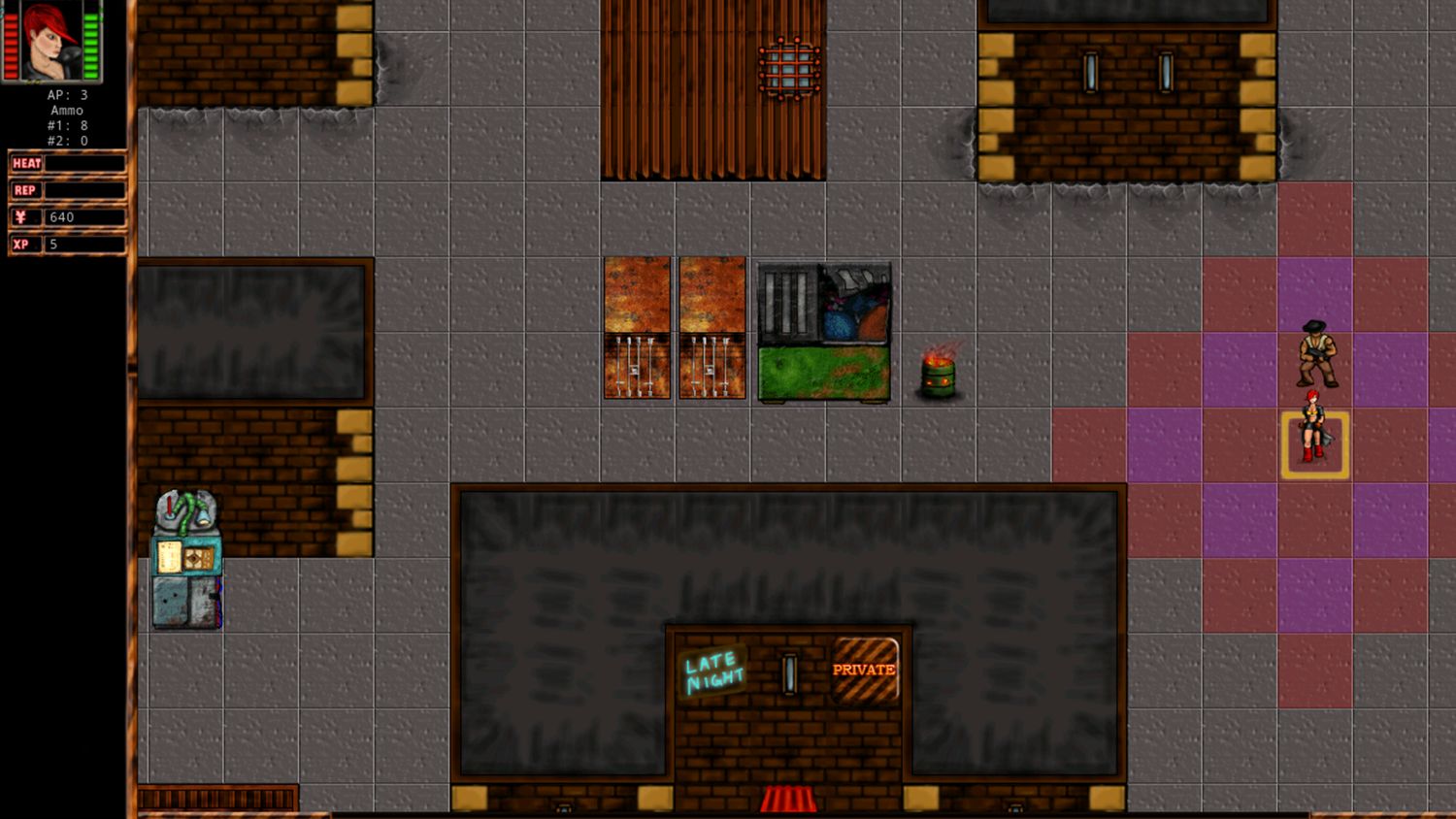The width and height of the screenshot is (1456, 819).
Task: Select the highlighted yellow tile around the player
Action: click(1313, 443)
